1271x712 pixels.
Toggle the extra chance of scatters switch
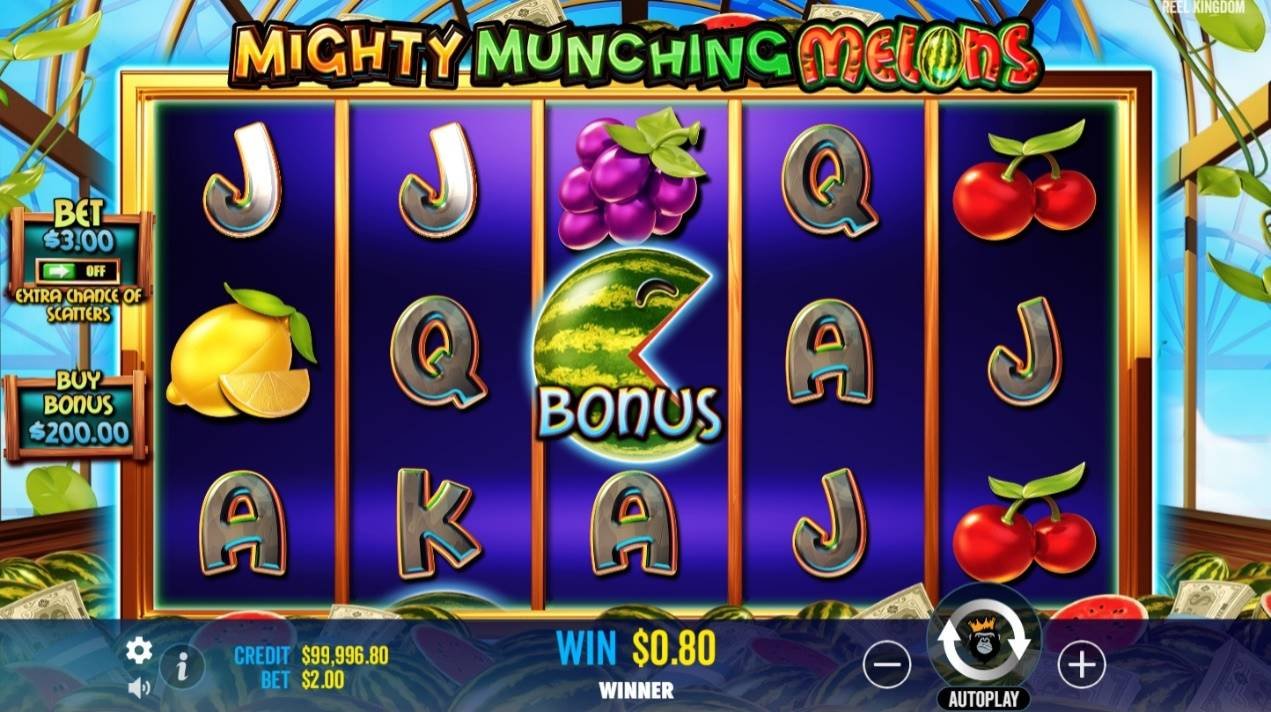pyautogui.click(x=78, y=271)
